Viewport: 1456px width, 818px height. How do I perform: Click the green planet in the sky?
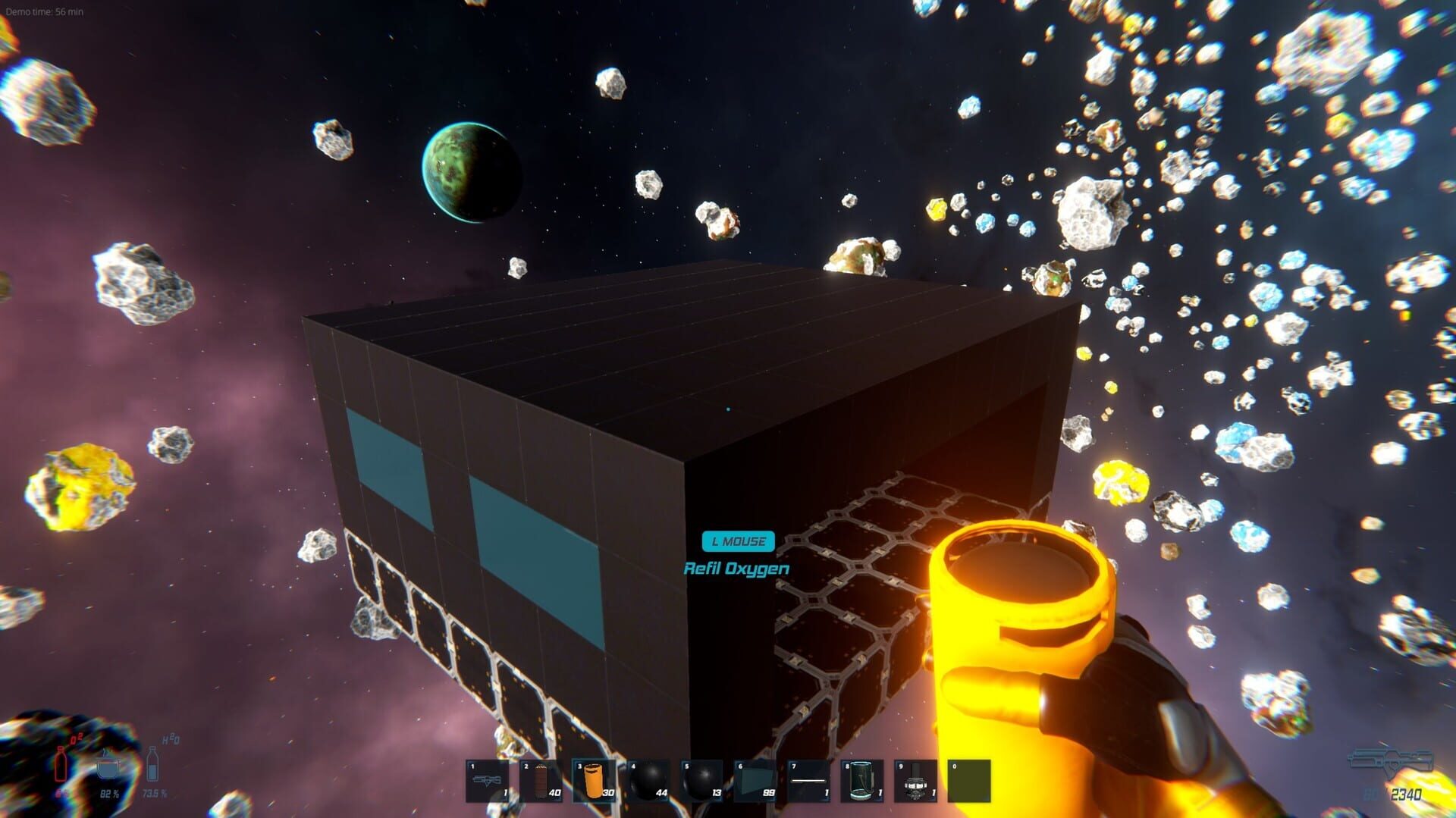click(x=472, y=174)
